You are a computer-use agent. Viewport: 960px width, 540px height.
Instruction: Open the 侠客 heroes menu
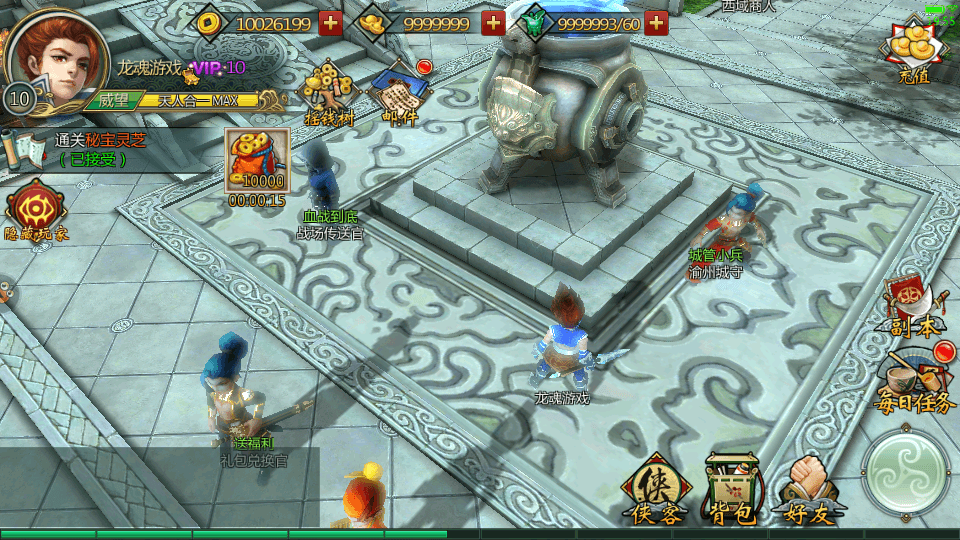tap(655, 490)
